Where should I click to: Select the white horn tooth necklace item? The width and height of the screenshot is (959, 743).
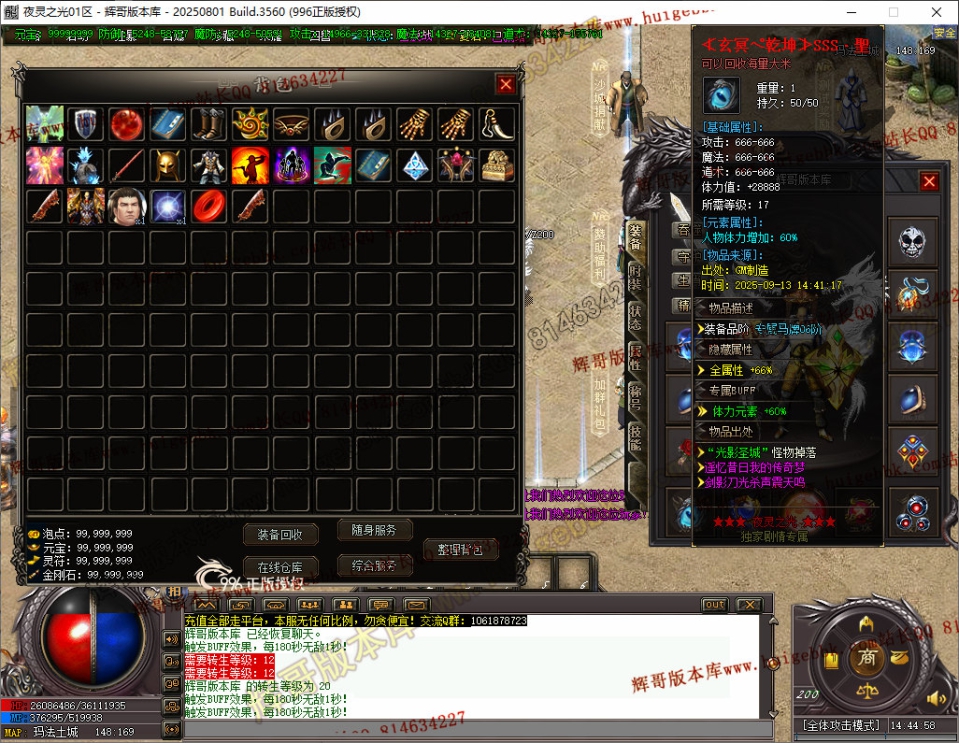coord(496,124)
